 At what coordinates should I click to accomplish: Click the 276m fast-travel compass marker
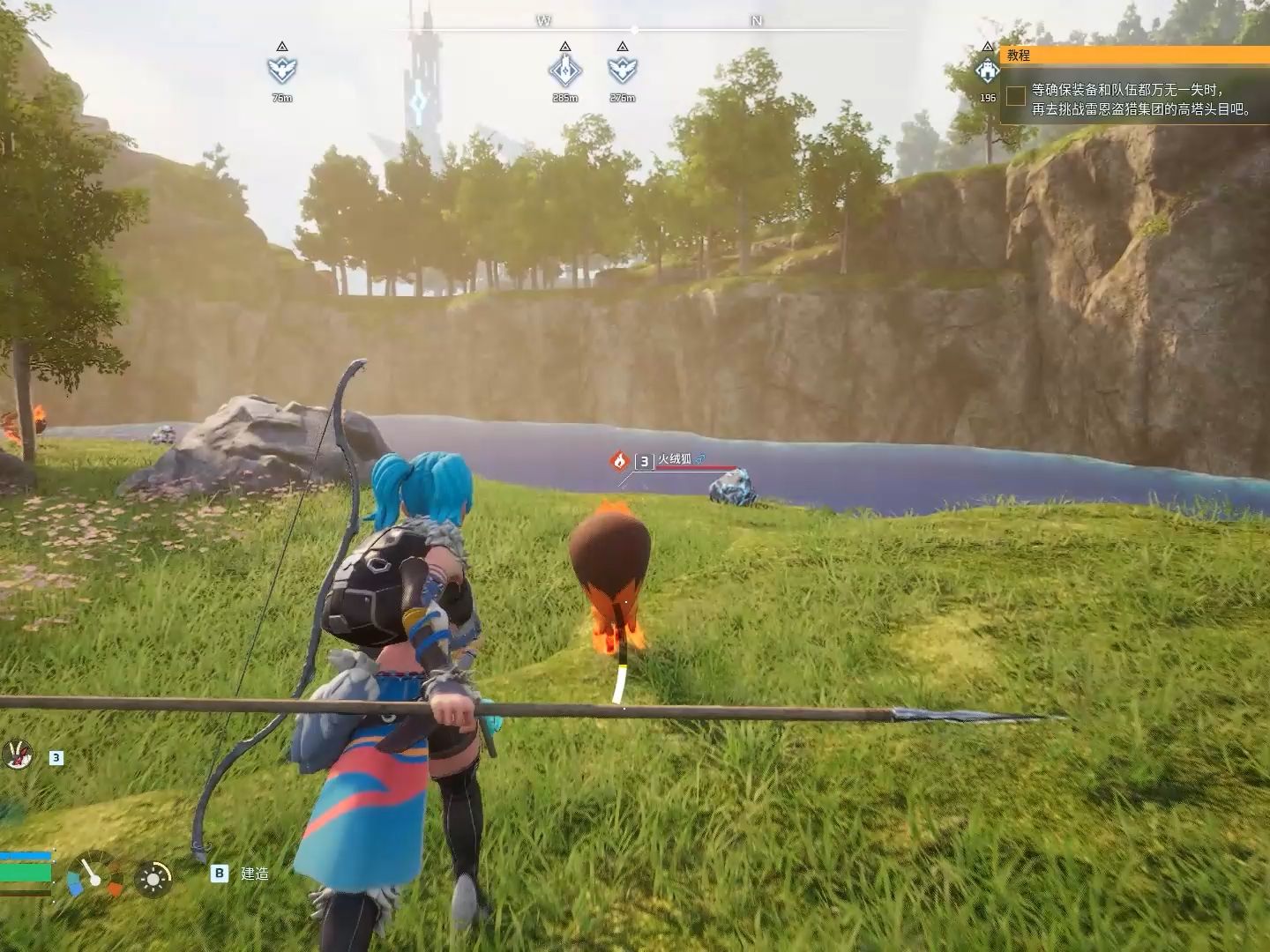(622, 70)
